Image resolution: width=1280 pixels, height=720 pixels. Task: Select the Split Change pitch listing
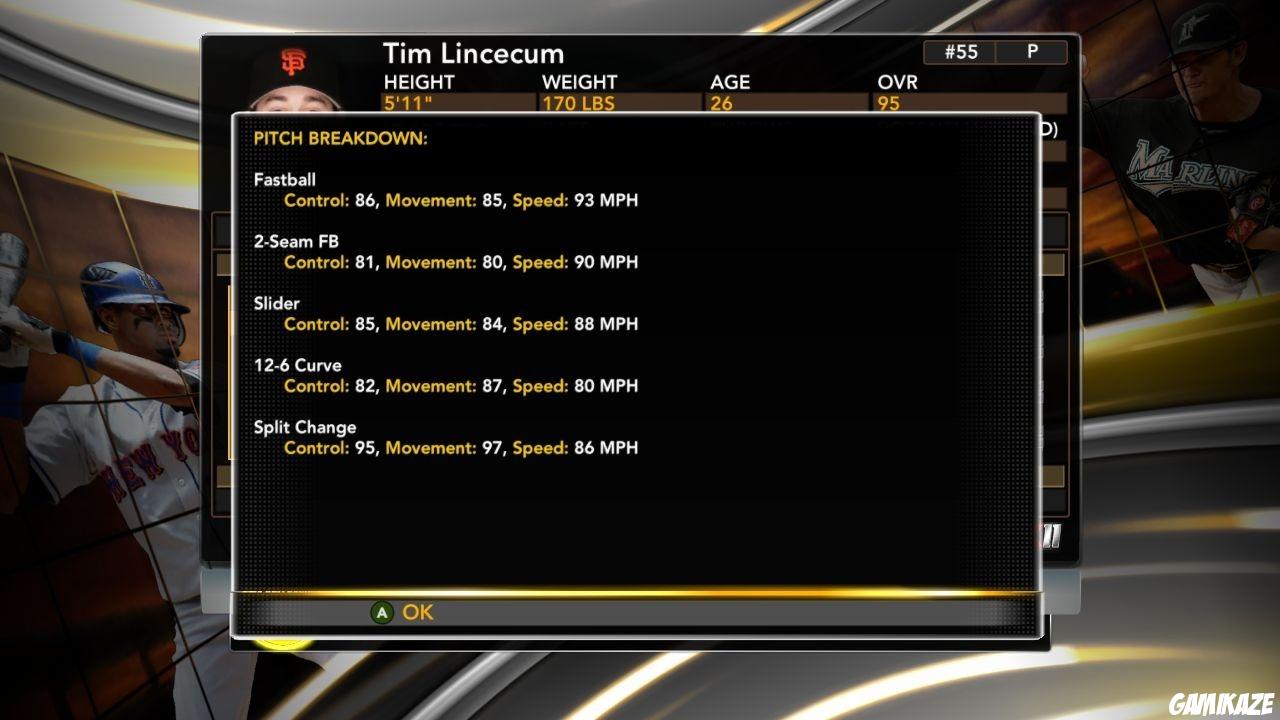305,427
